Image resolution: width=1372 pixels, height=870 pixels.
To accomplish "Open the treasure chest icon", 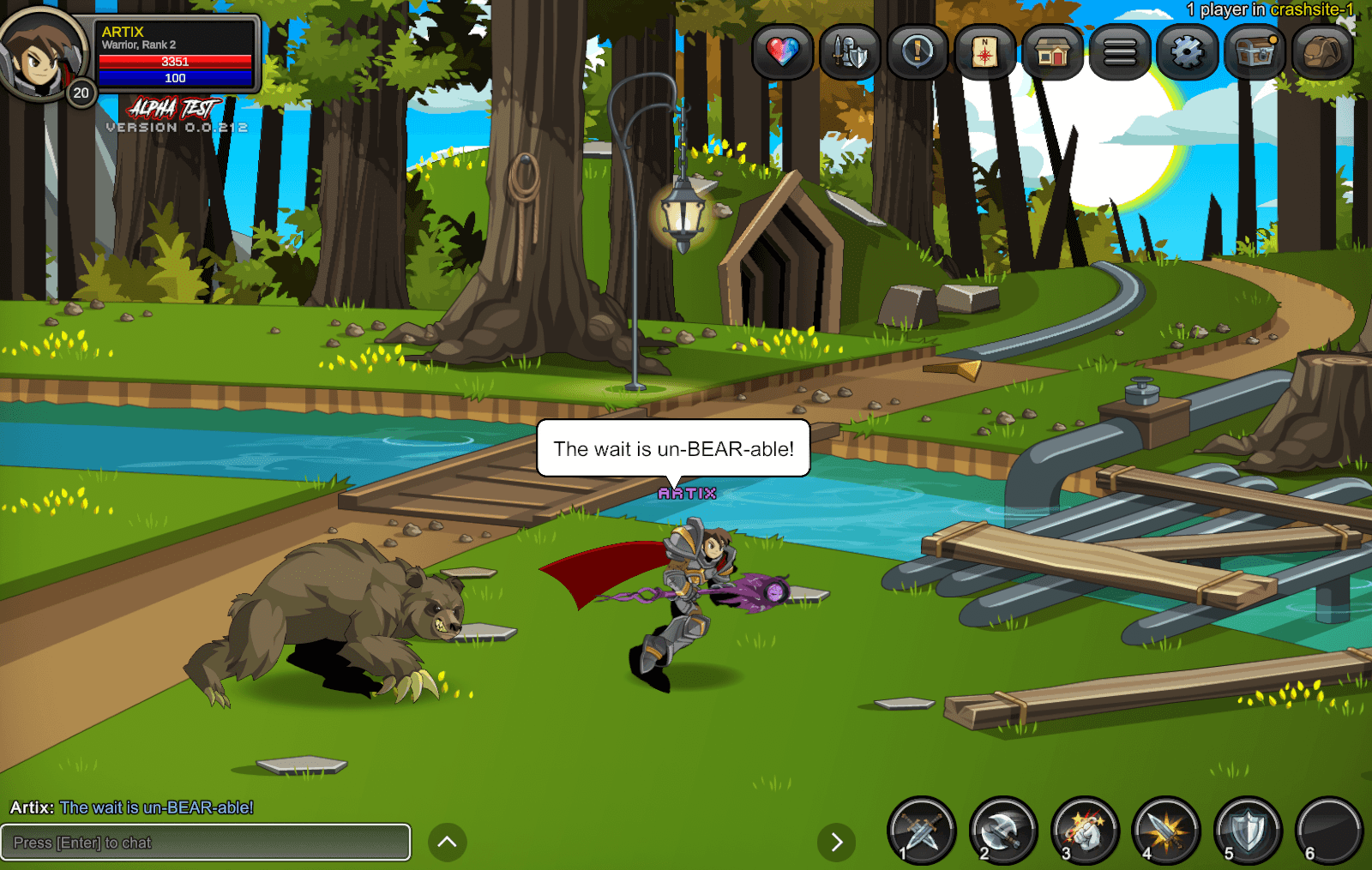I will pos(1255,52).
